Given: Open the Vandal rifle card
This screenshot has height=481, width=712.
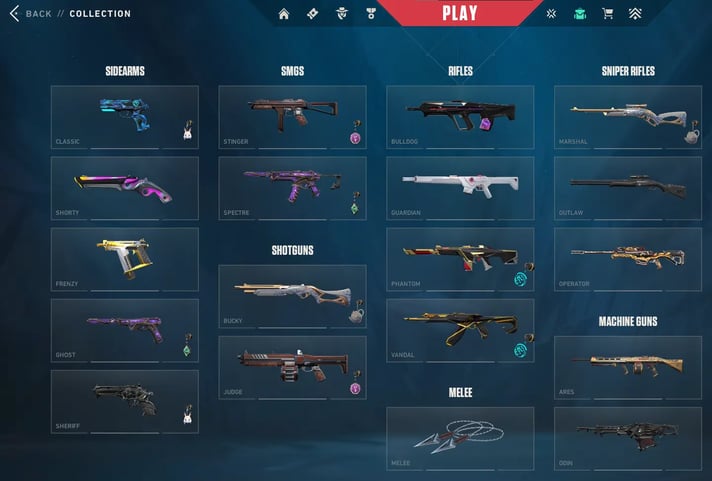Looking at the screenshot, I should (460, 330).
